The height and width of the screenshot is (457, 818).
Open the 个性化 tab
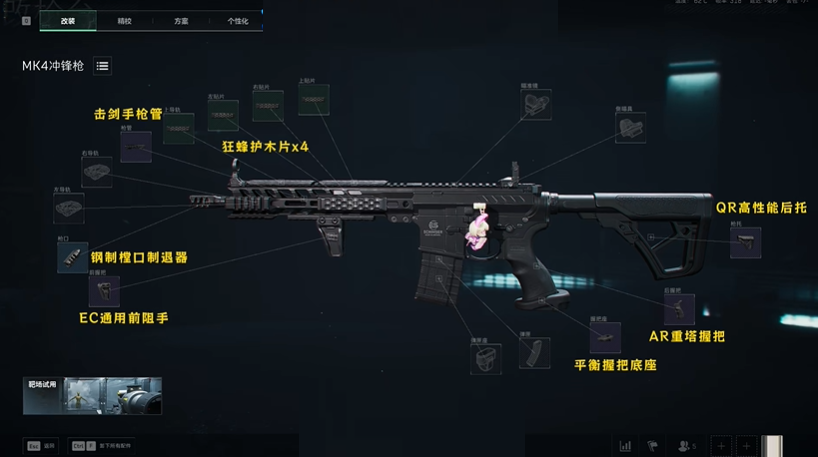pos(237,20)
